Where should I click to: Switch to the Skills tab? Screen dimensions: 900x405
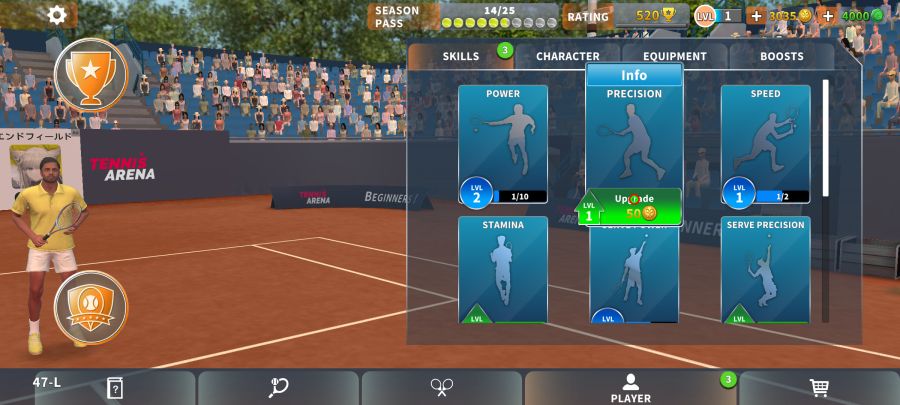pos(461,56)
